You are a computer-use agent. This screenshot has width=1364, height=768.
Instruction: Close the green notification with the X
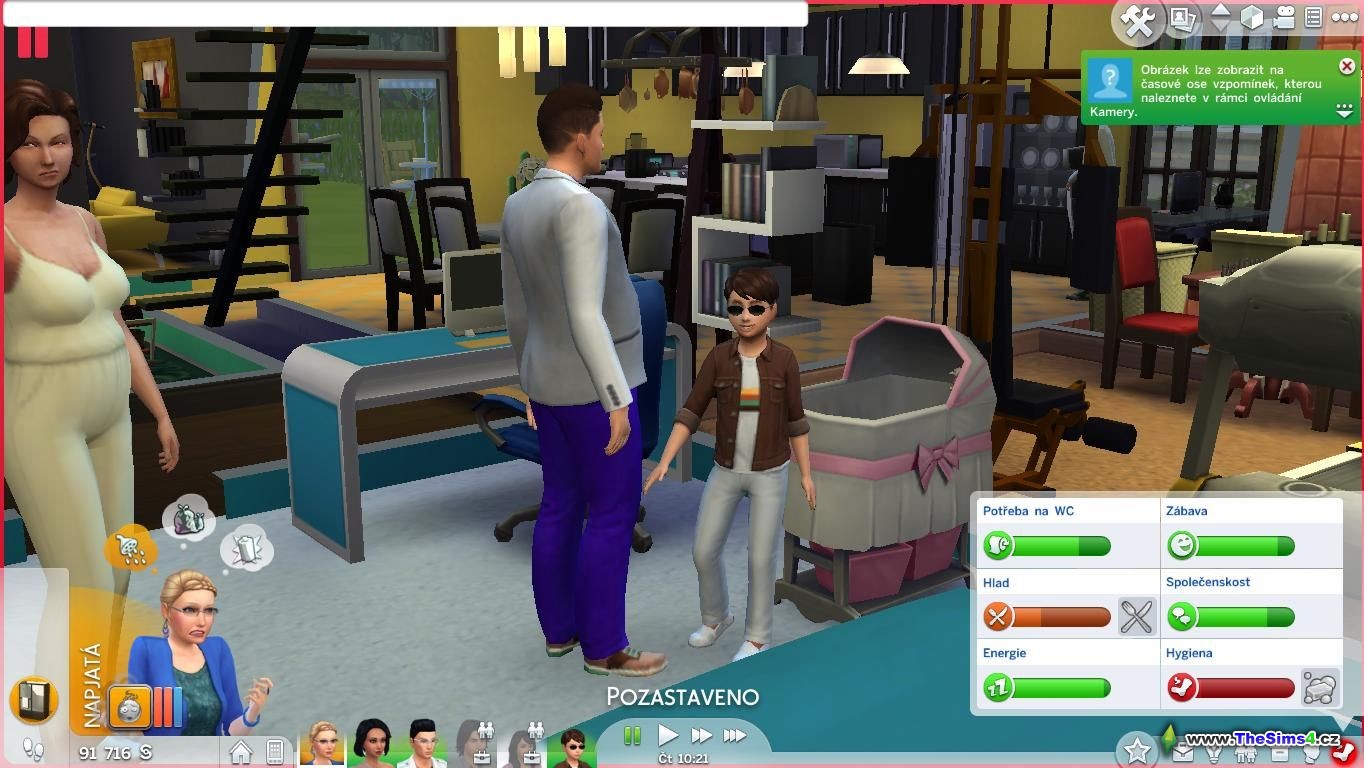click(x=1346, y=66)
